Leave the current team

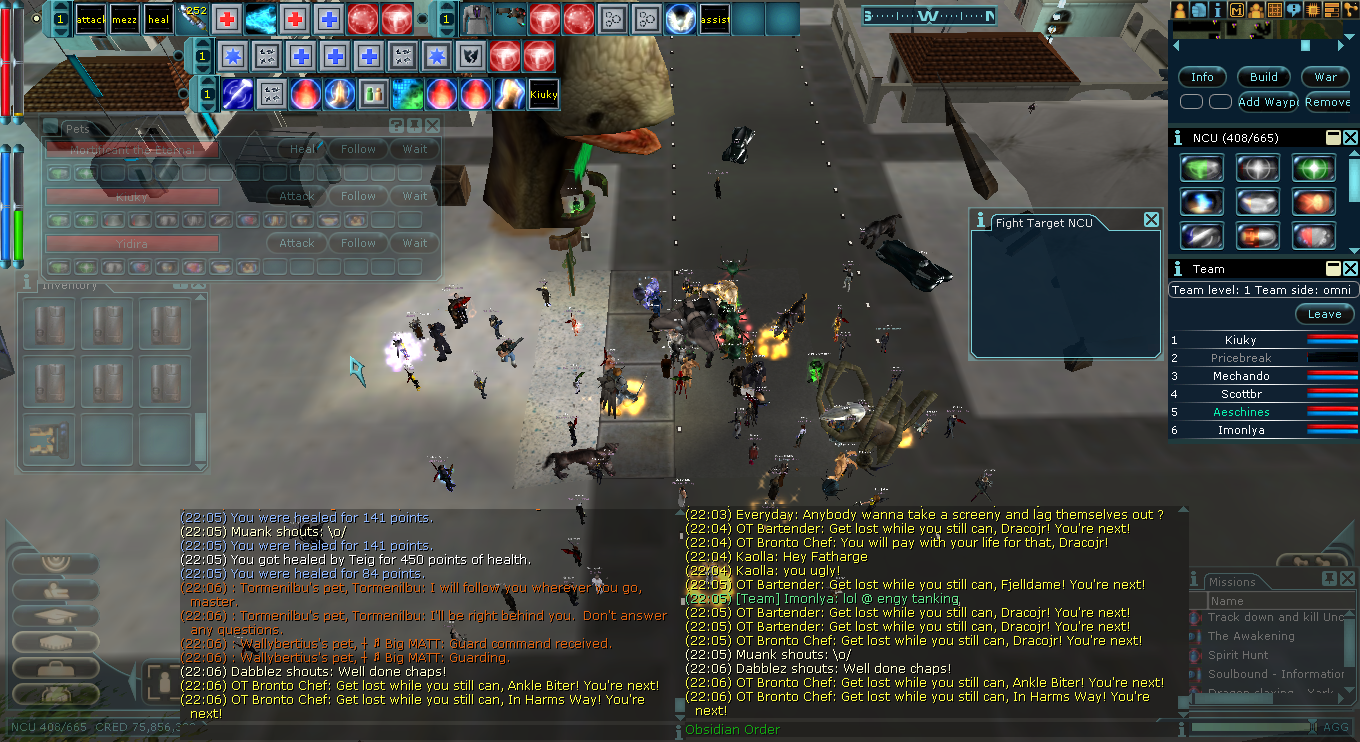(x=1324, y=314)
